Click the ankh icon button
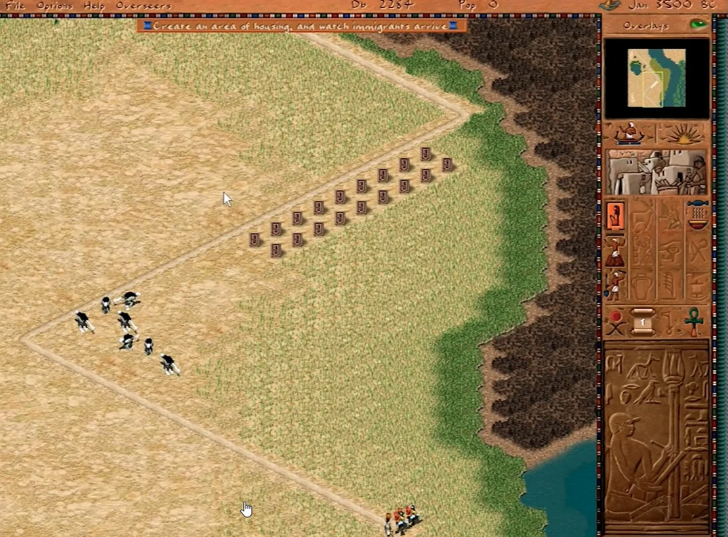728x537 pixels. [x=693, y=323]
